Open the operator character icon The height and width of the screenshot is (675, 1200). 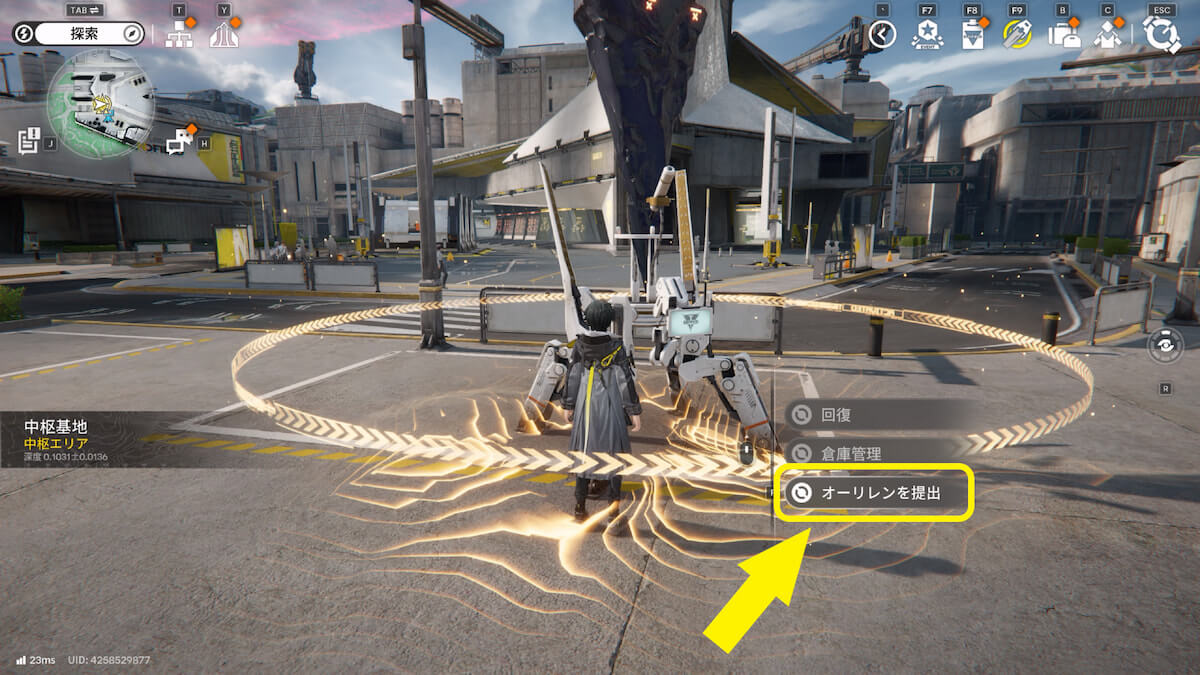click(1108, 35)
